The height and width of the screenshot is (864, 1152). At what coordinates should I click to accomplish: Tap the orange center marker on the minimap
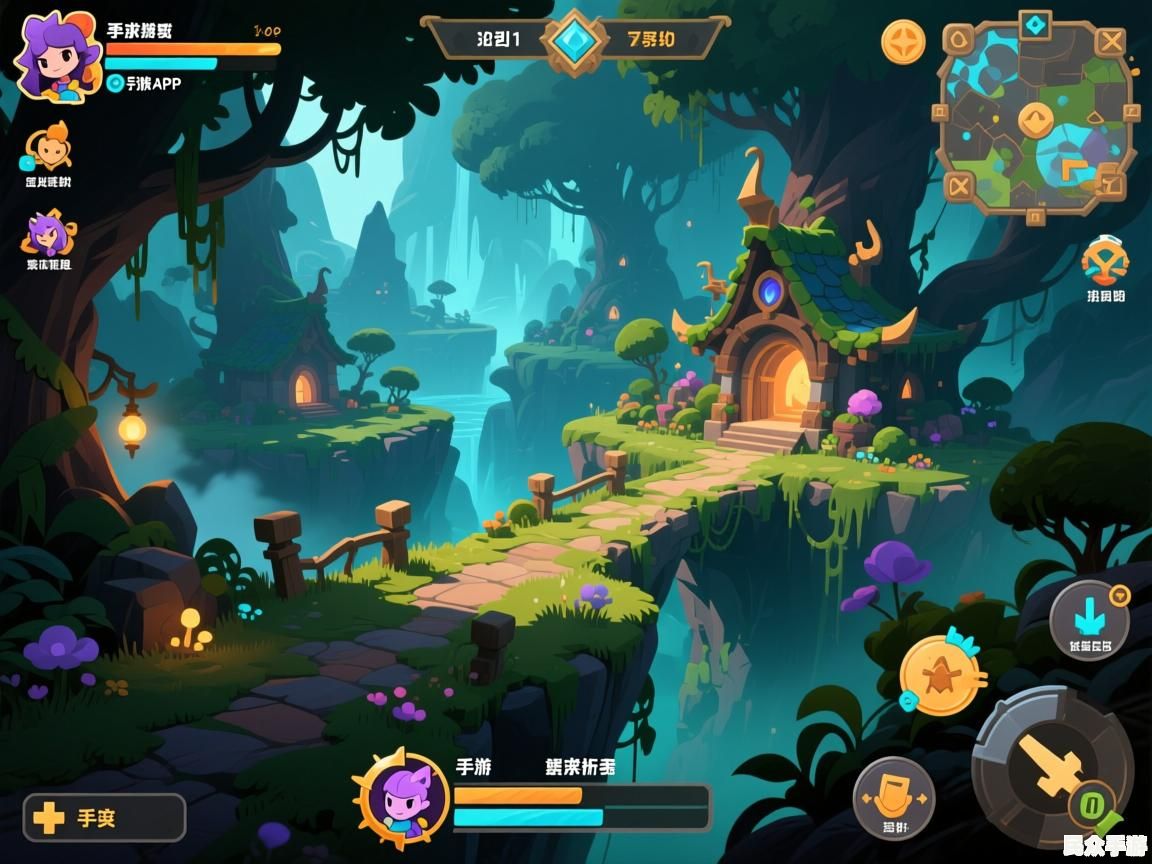point(1035,121)
